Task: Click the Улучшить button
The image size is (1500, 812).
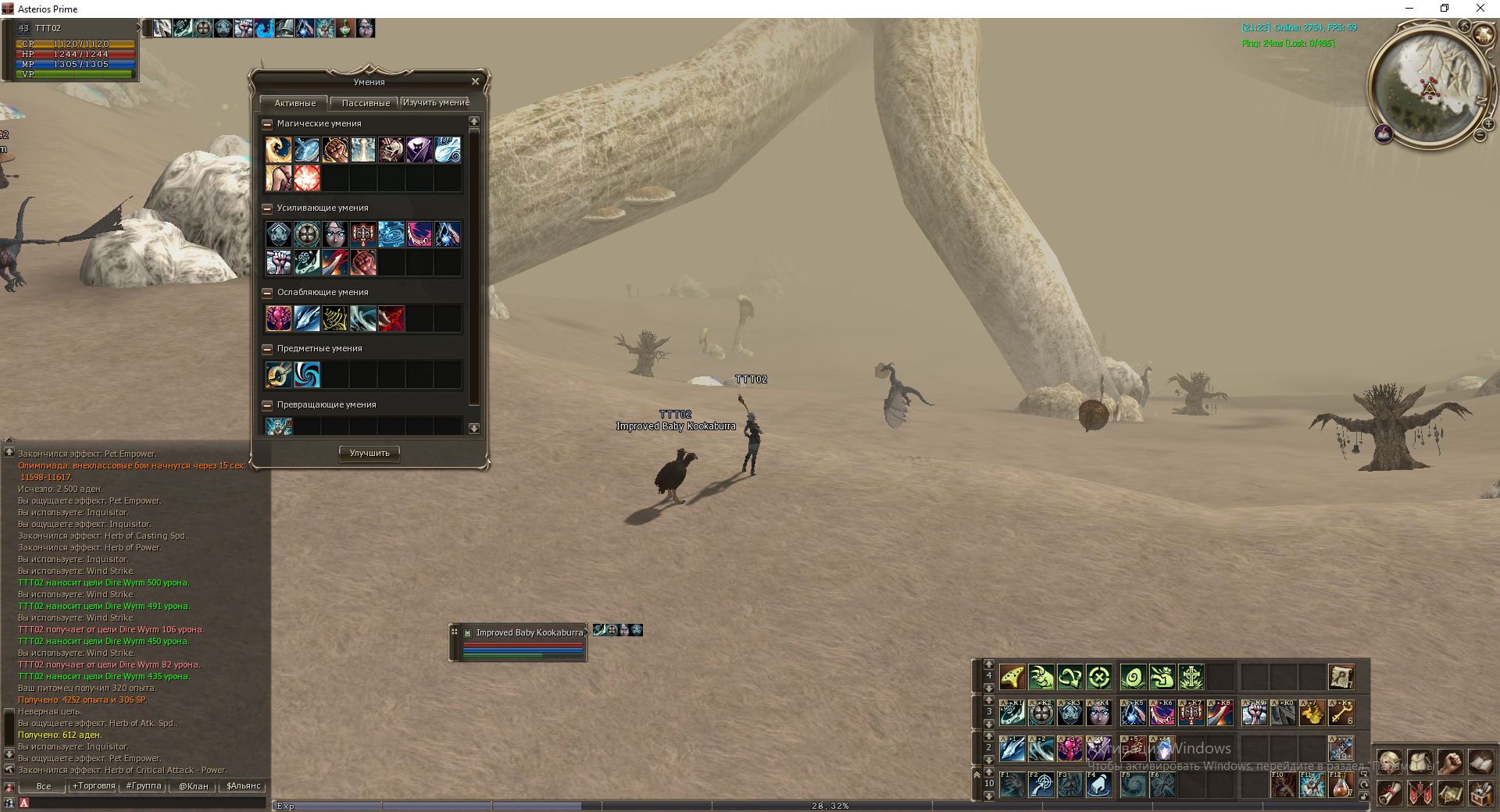Action: (x=370, y=454)
